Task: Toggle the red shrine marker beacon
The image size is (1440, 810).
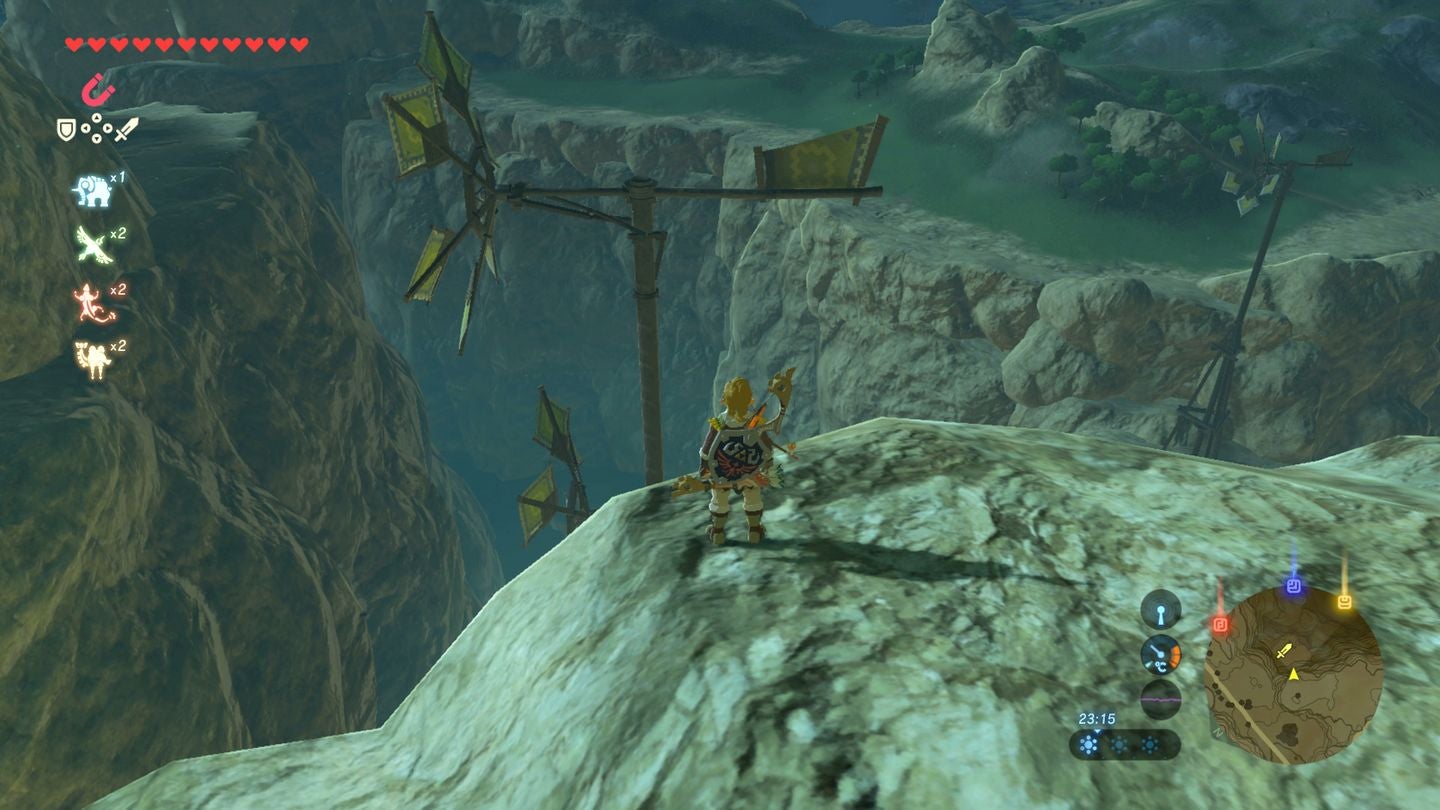Action: [1220, 623]
